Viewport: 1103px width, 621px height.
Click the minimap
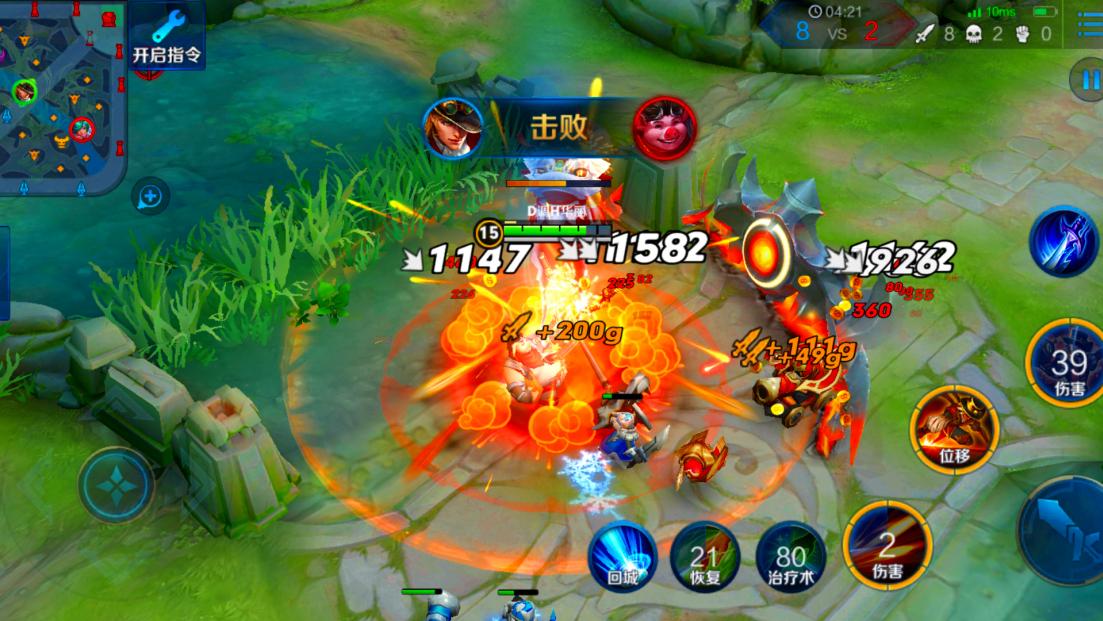tap(62, 97)
